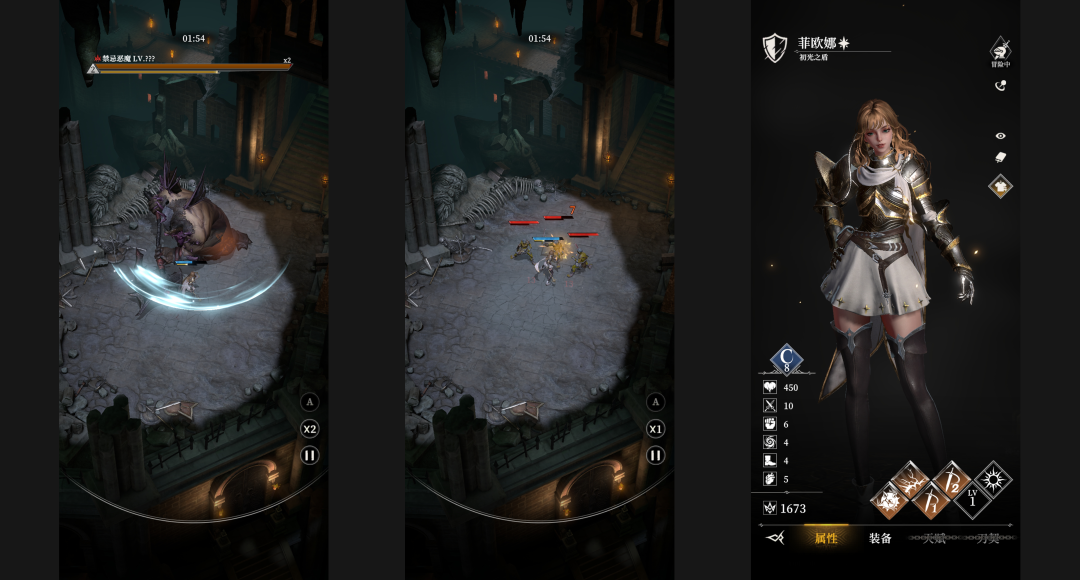The image size is (1080, 580).
Task: Toggle auto mode beside the X2 button
Action: [310, 402]
